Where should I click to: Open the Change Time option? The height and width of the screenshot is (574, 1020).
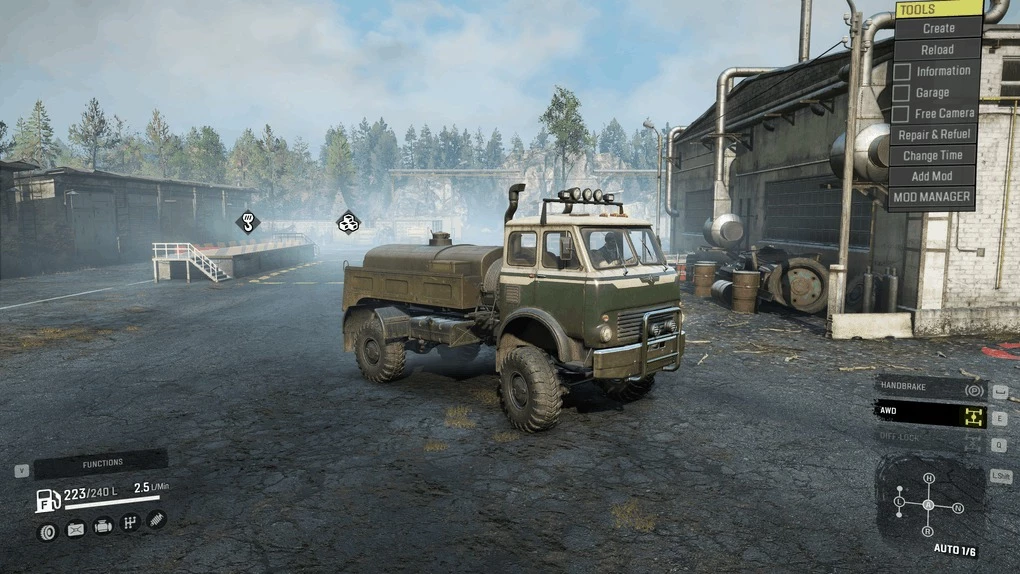pos(933,156)
